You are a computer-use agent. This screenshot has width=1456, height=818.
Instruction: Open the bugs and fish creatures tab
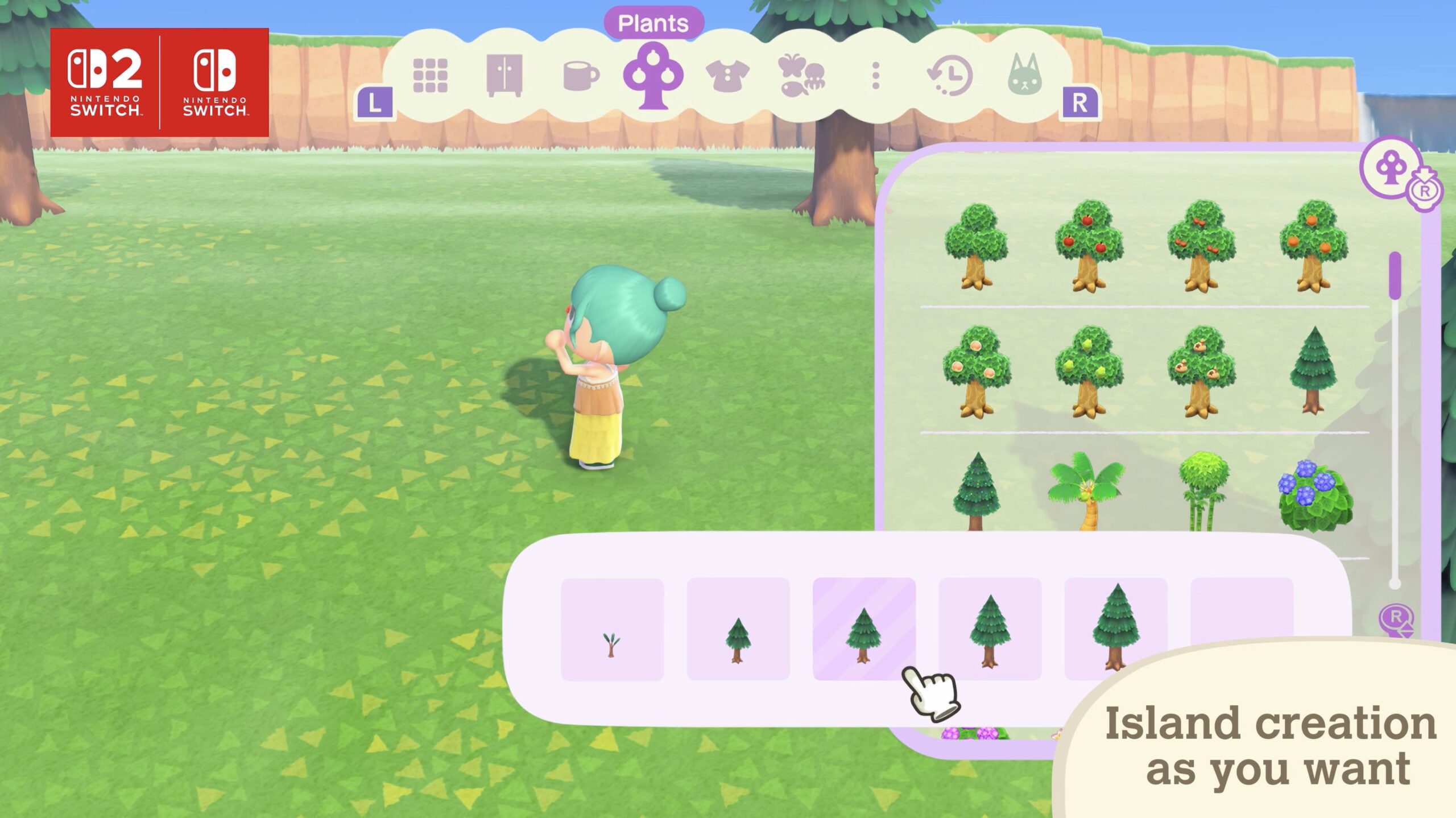point(801,76)
